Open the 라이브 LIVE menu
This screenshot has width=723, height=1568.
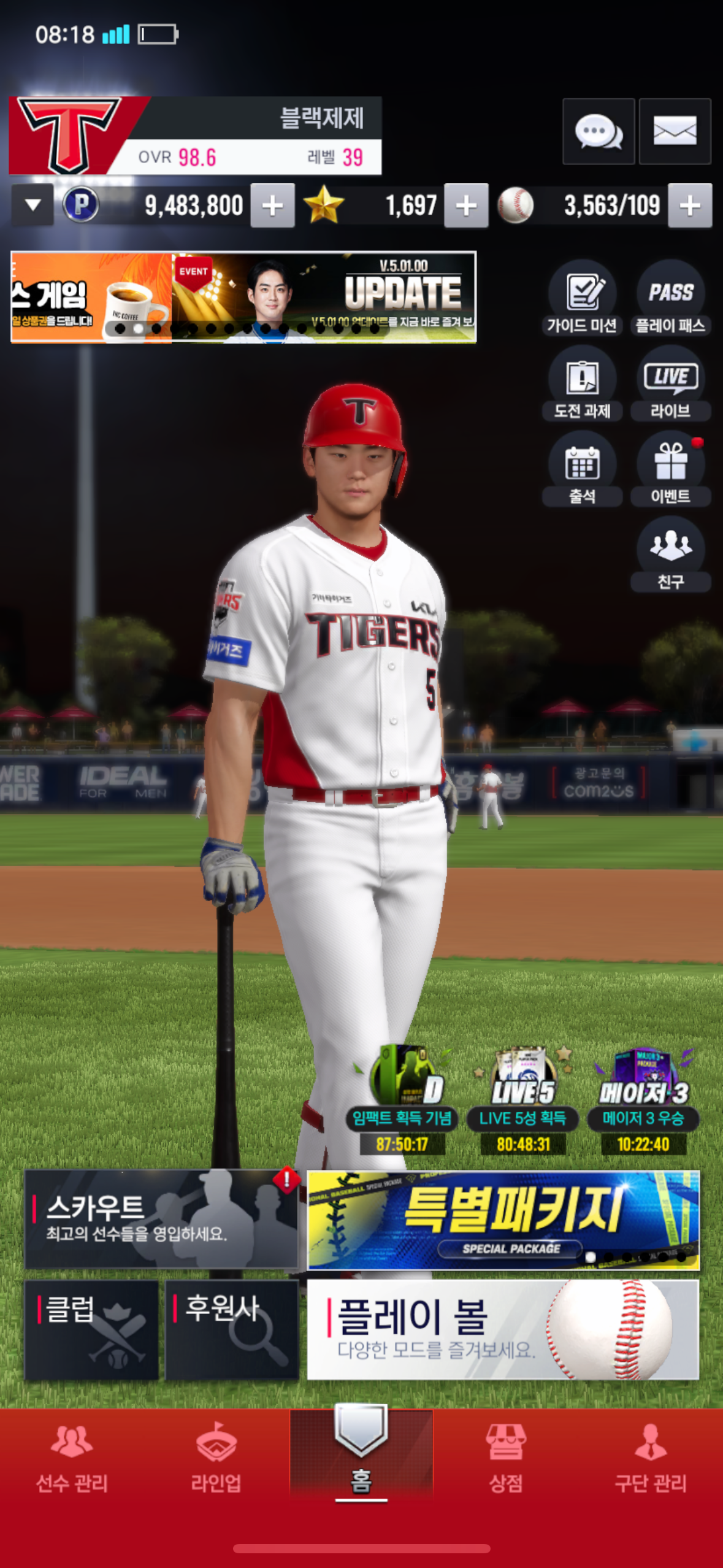coord(670,385)
